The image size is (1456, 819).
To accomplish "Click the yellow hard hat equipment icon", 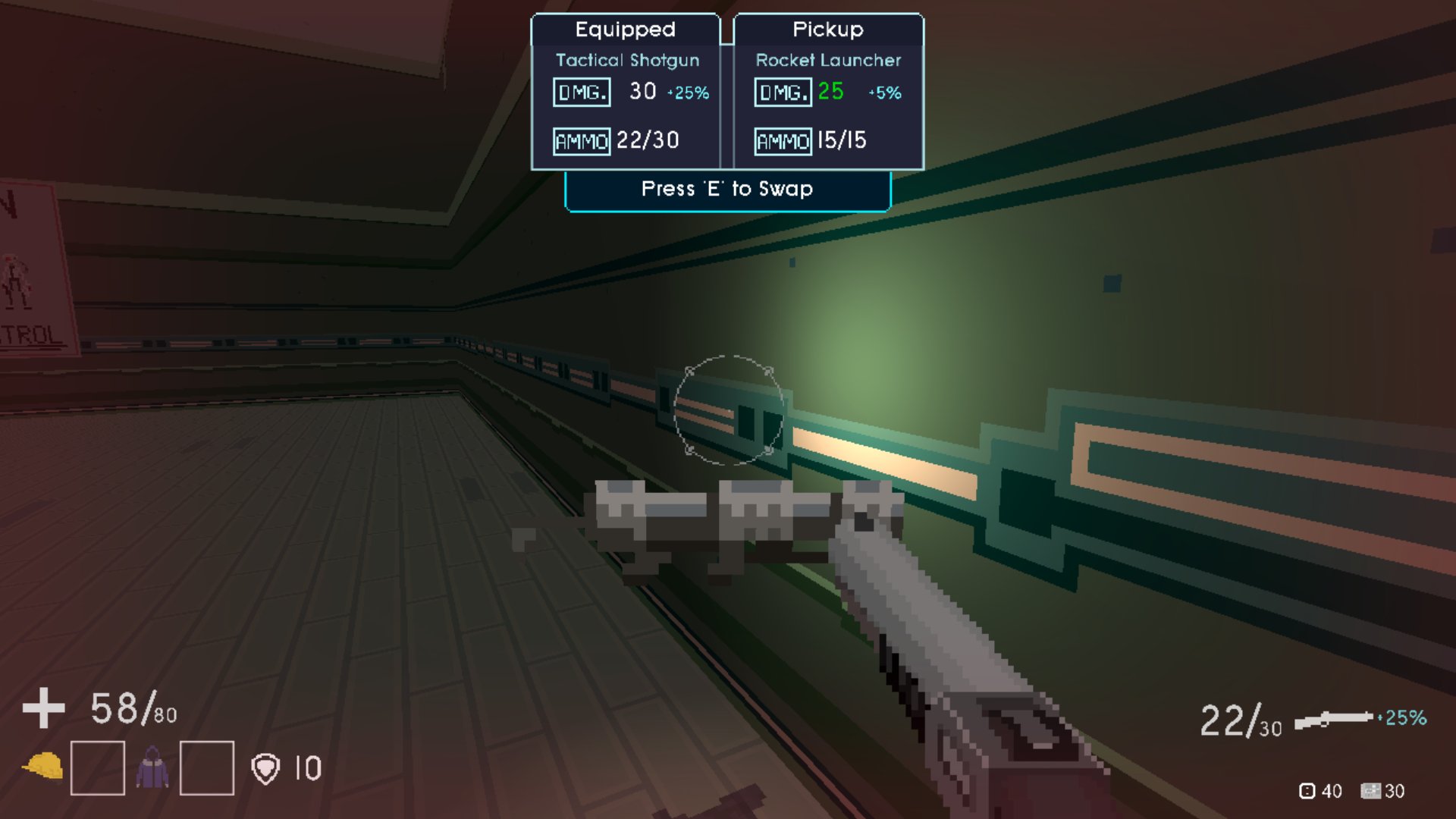I will click(43, 767).
